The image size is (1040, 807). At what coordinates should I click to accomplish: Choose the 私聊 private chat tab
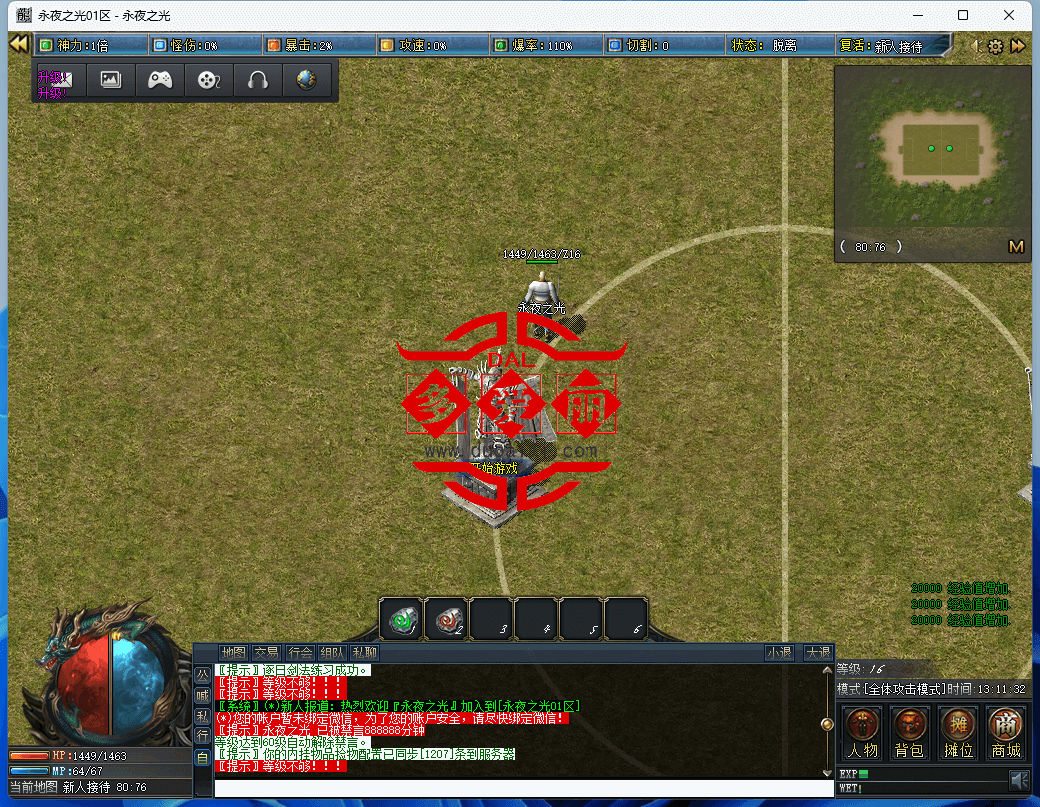coord(364,653)
